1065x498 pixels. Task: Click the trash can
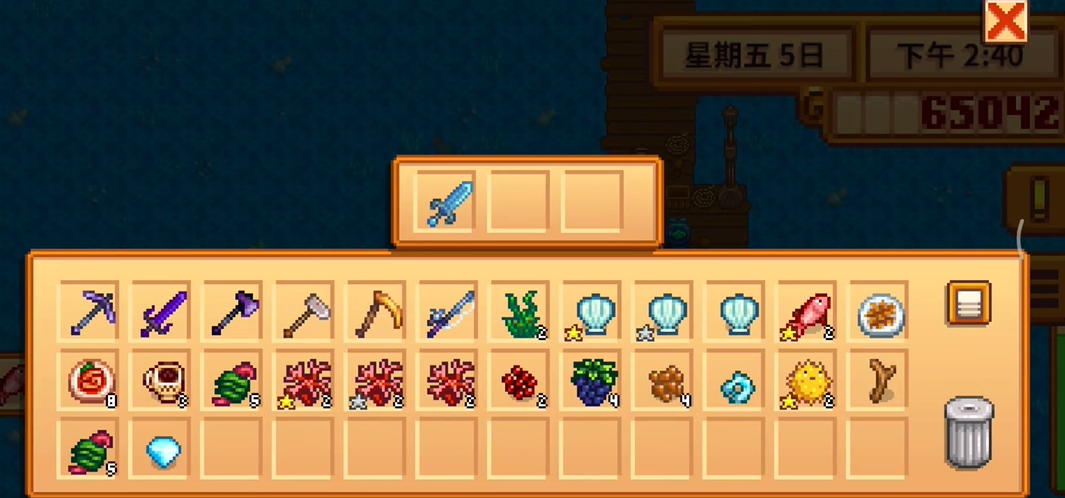[968, 432]
